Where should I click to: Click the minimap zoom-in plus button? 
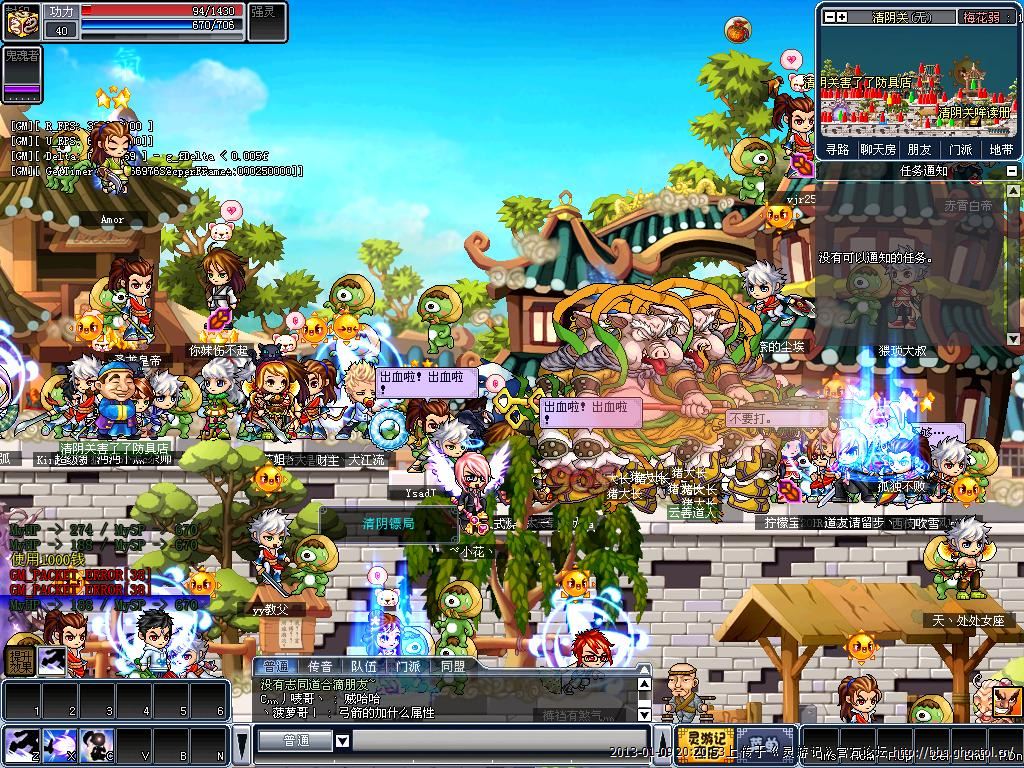(842, 17)
